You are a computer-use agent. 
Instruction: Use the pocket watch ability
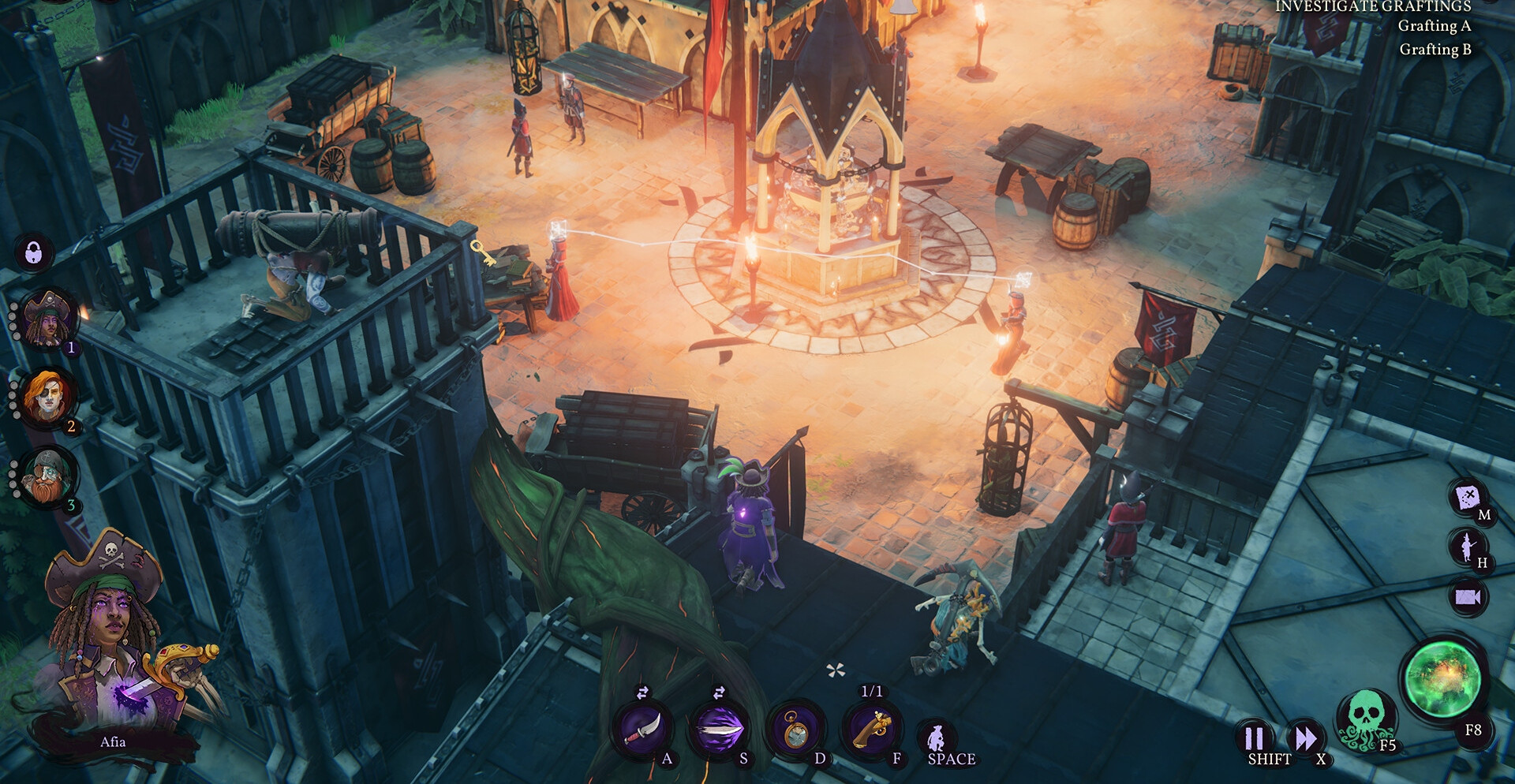click(796, 730)
